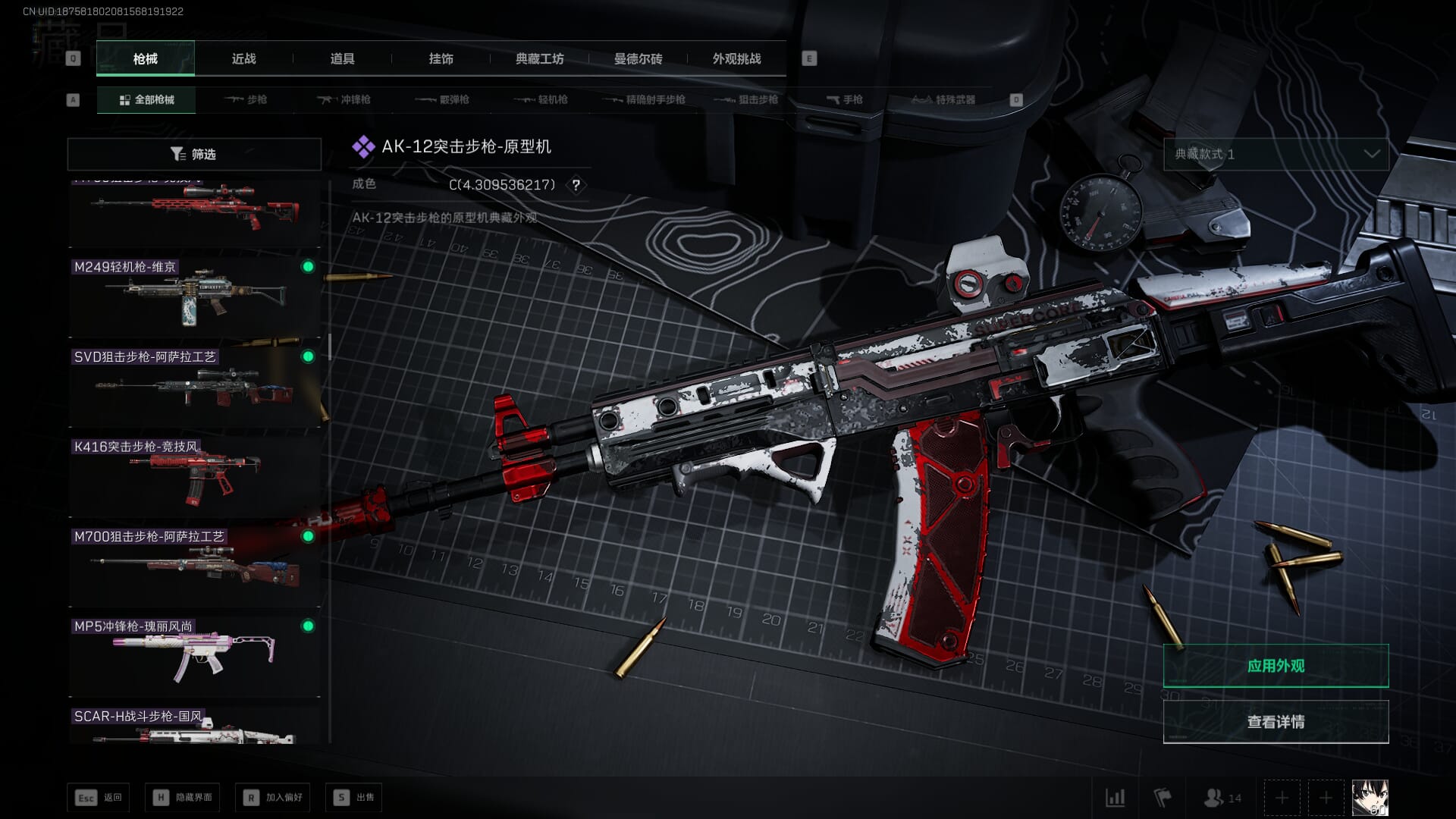Show the 外观挑战 tab
This screenshot has width=1456, height=819.
pyautogui.click(x=736, y=58)
